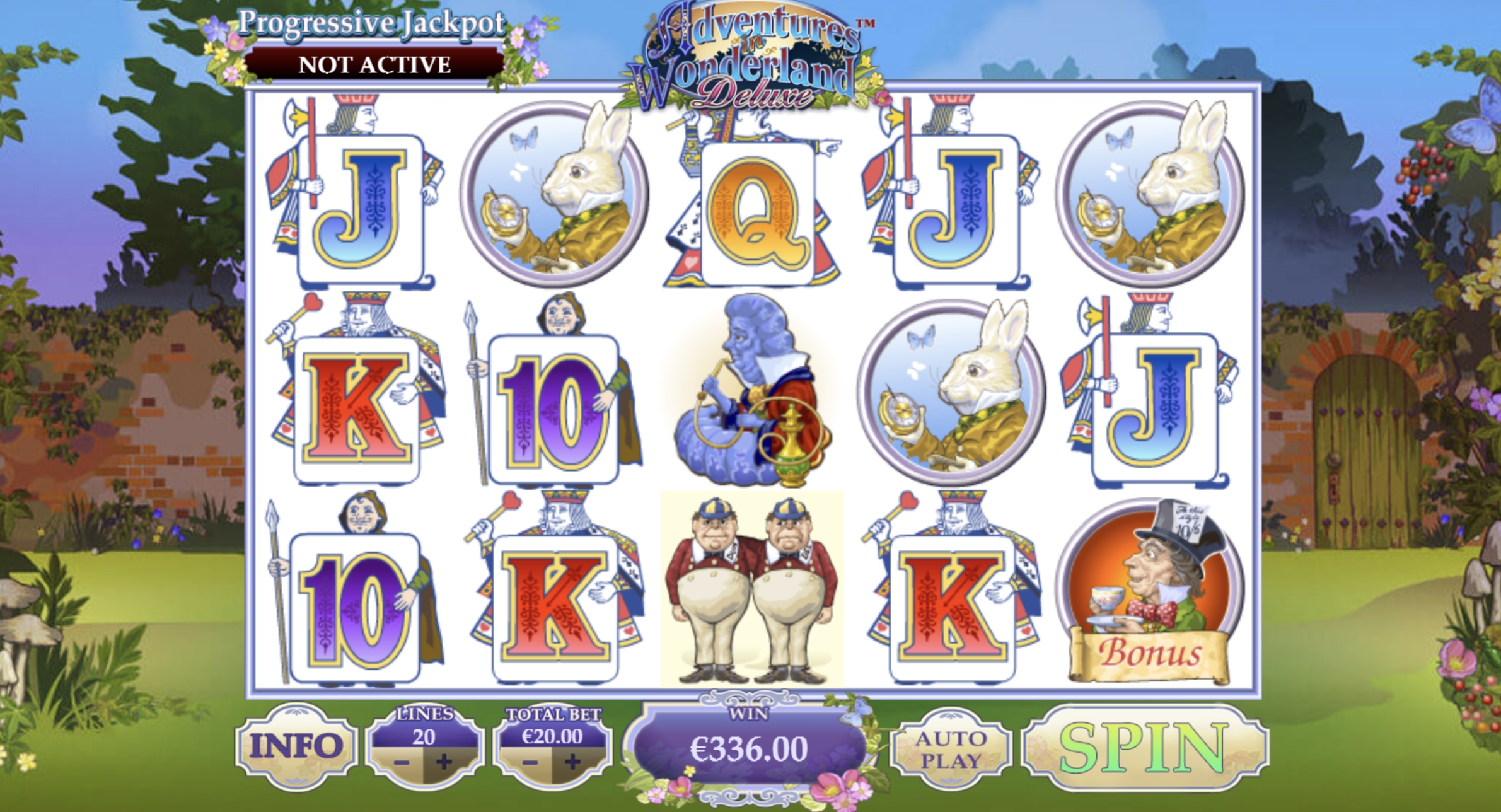
Task: Decrease the number of lines
Action: [402, 763]
